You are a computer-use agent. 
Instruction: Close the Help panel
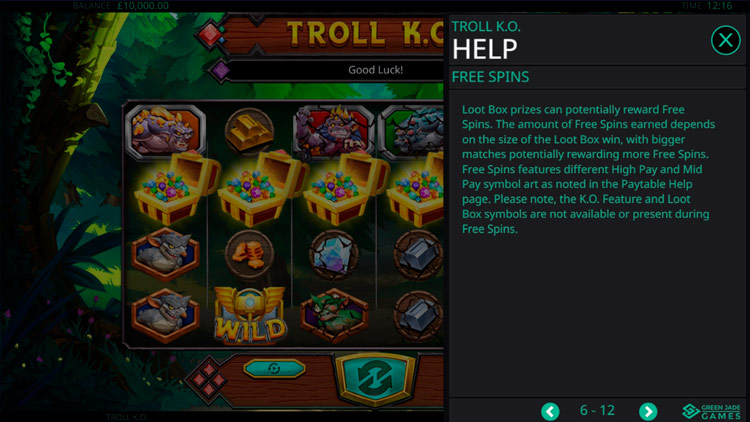click(x=725, y=40)
